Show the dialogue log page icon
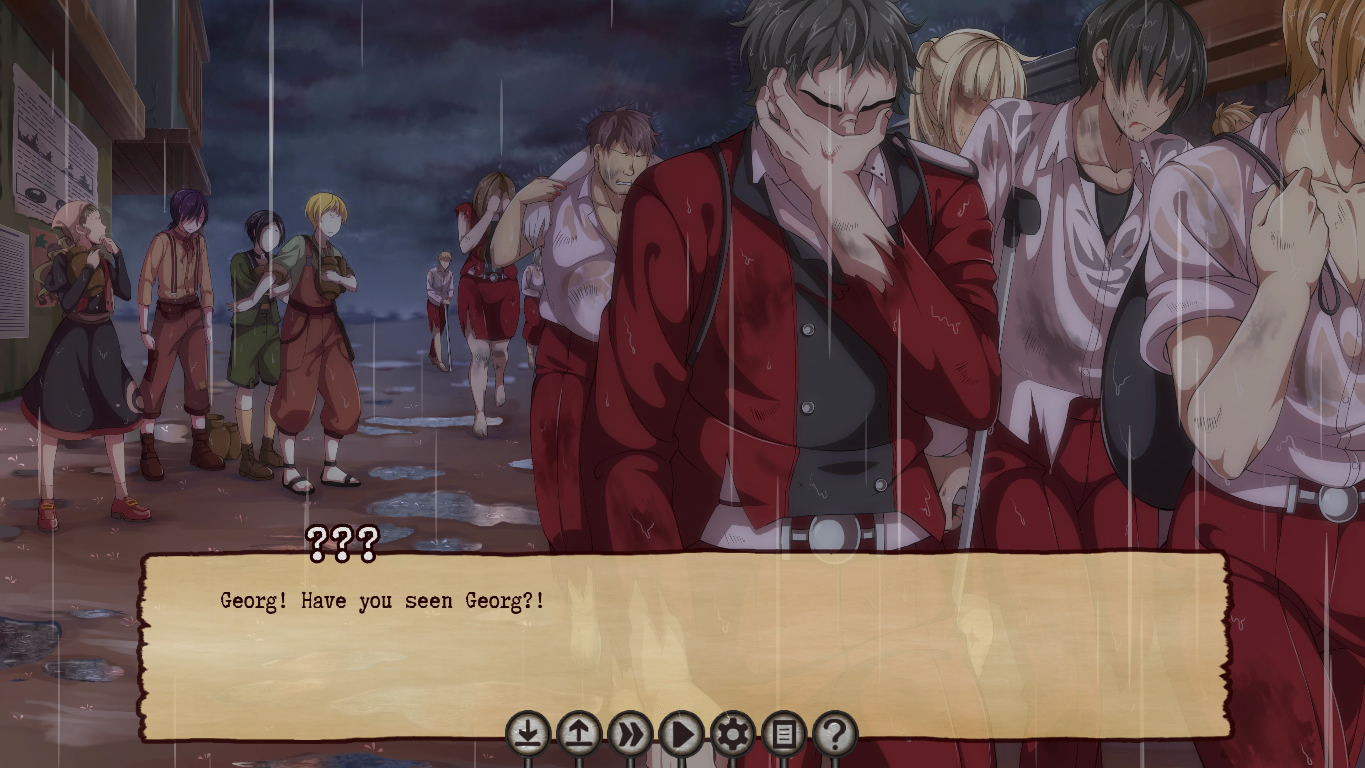Image resolution: width=1365 pixels, height=768 pixels. pos(784,735)
